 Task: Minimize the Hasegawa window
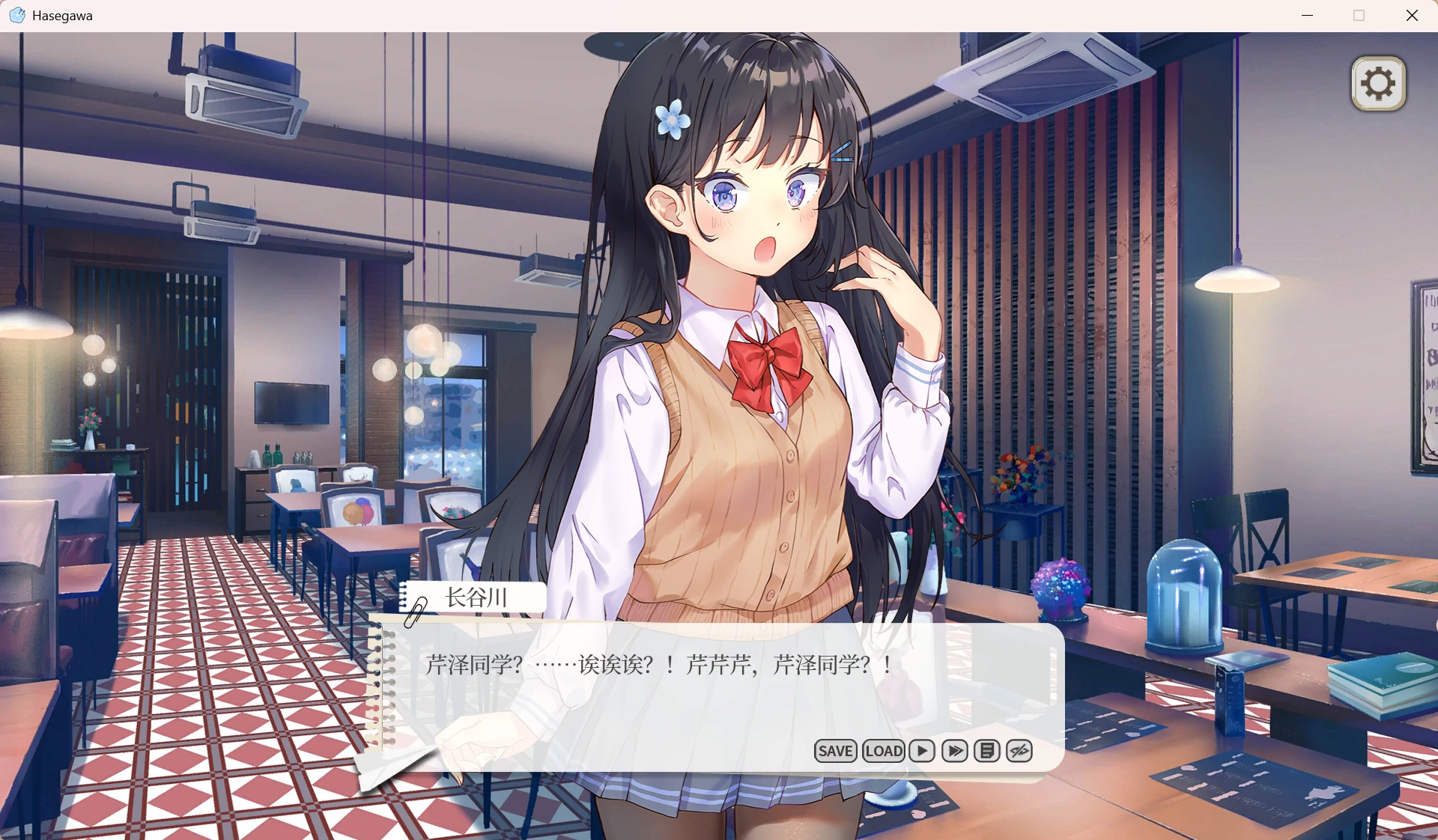point(1308,15)
